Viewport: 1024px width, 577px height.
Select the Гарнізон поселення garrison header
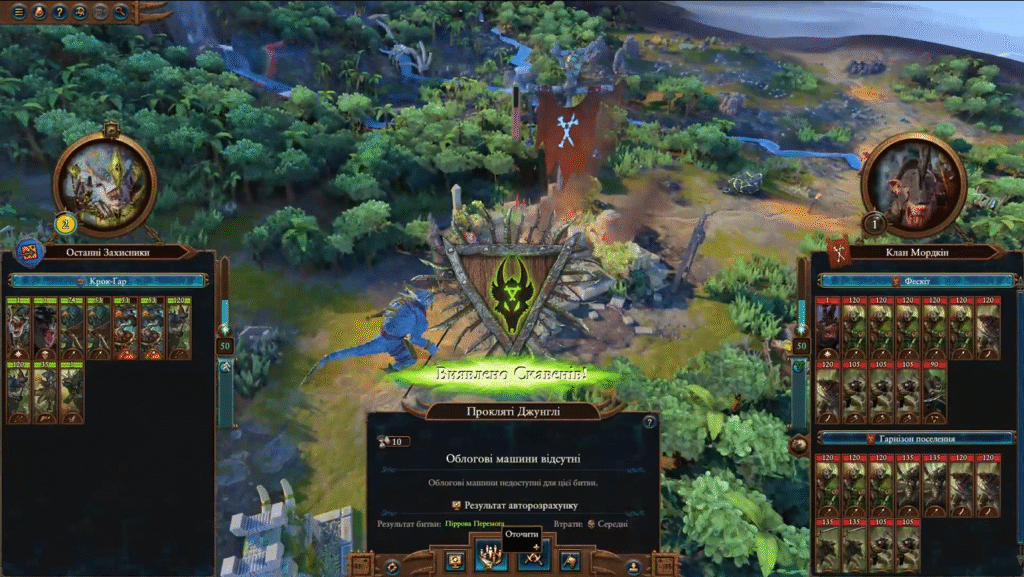(910, 438)
